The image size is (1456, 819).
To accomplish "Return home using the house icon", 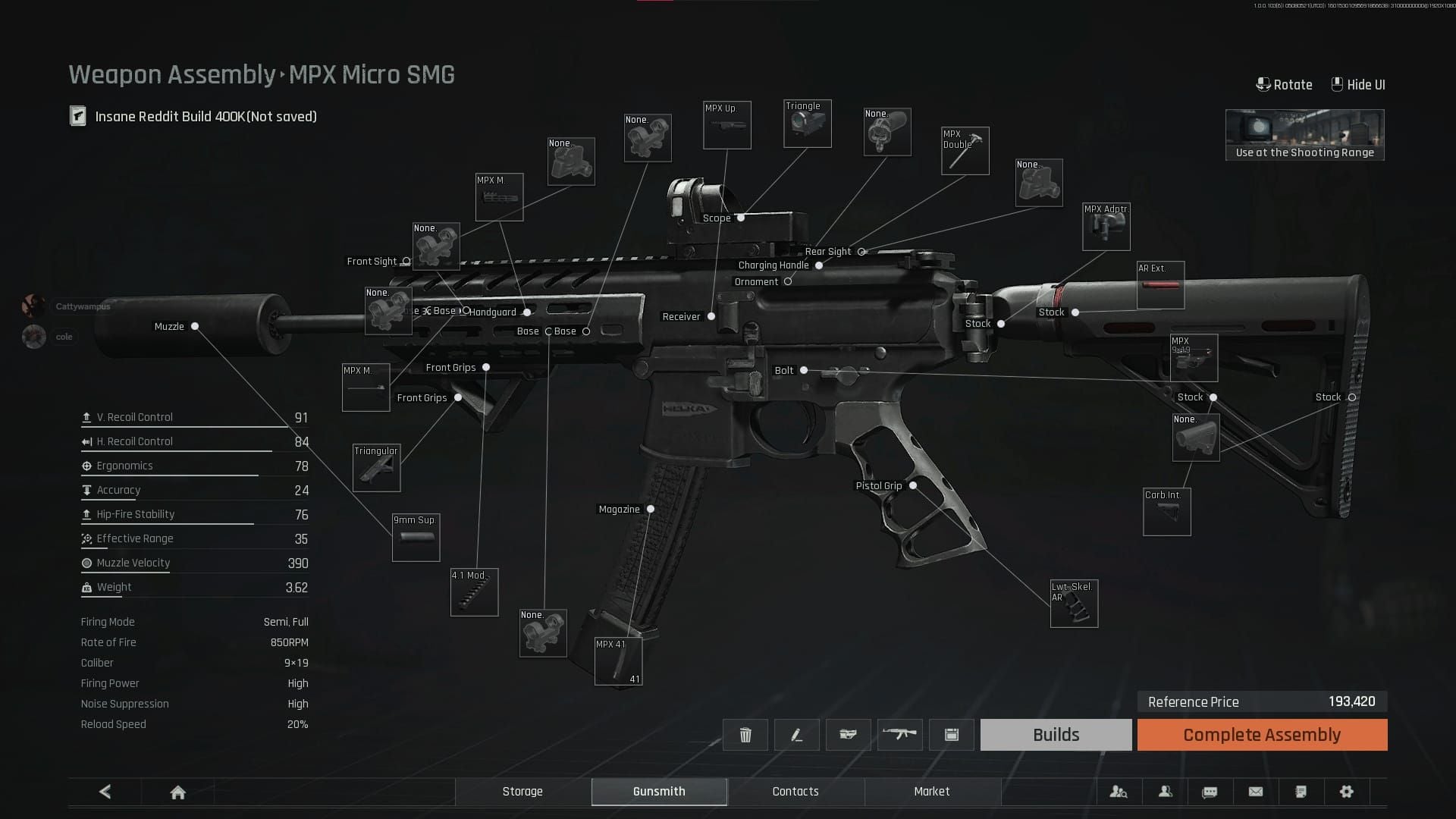I will click(177, 792).
